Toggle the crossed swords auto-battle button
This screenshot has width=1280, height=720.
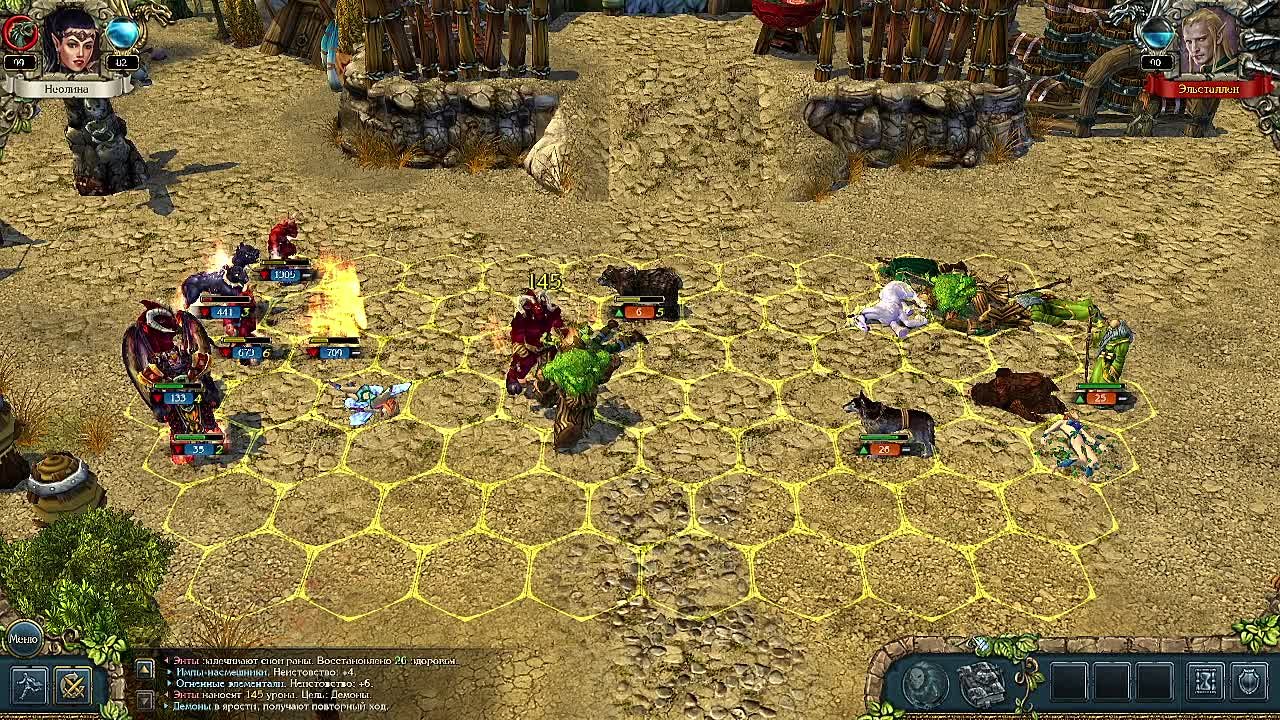click(x=73, y=686)
